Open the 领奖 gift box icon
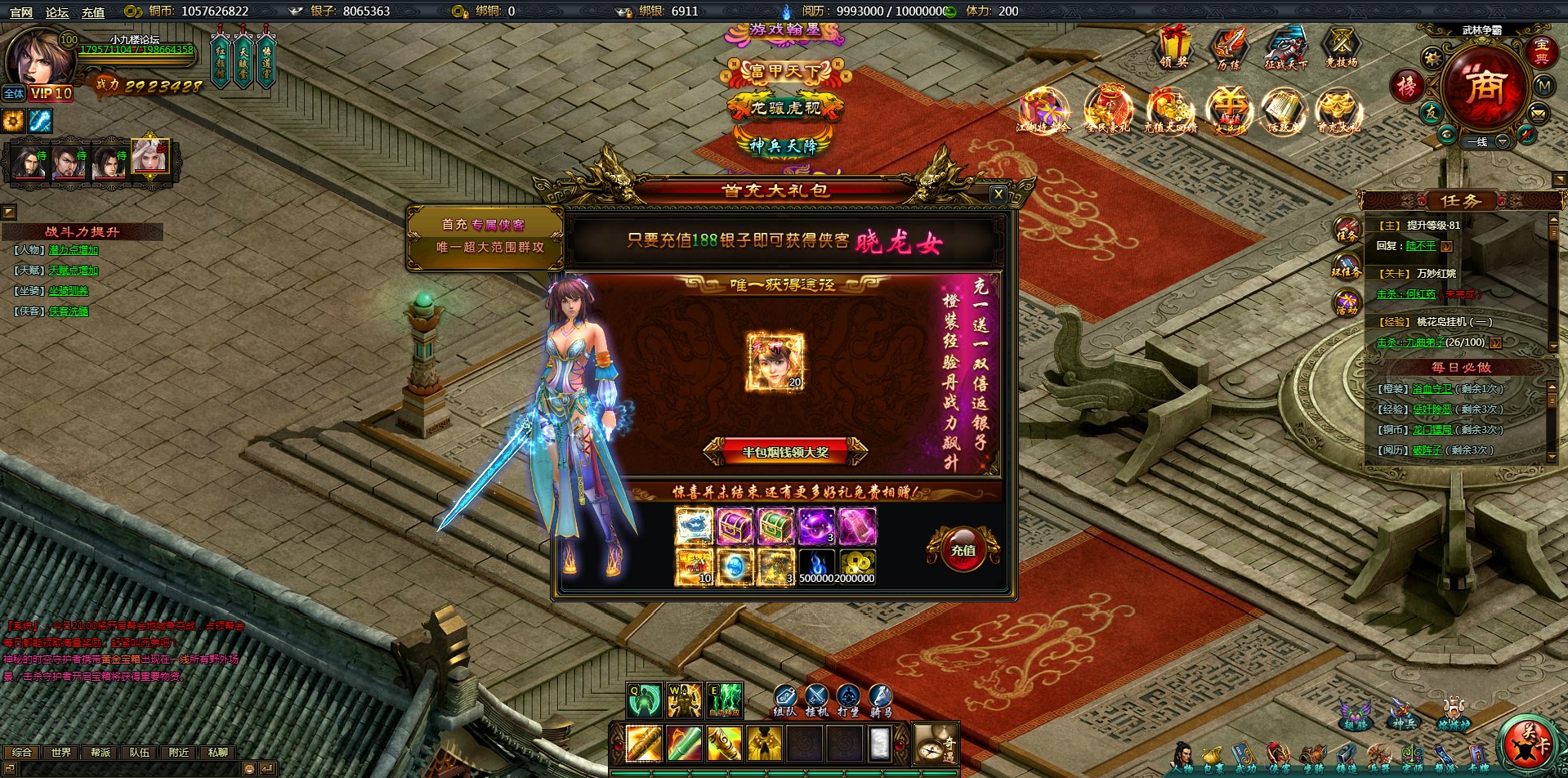The width and height of the screenshot is (1568, 778). pos(1174,47)
